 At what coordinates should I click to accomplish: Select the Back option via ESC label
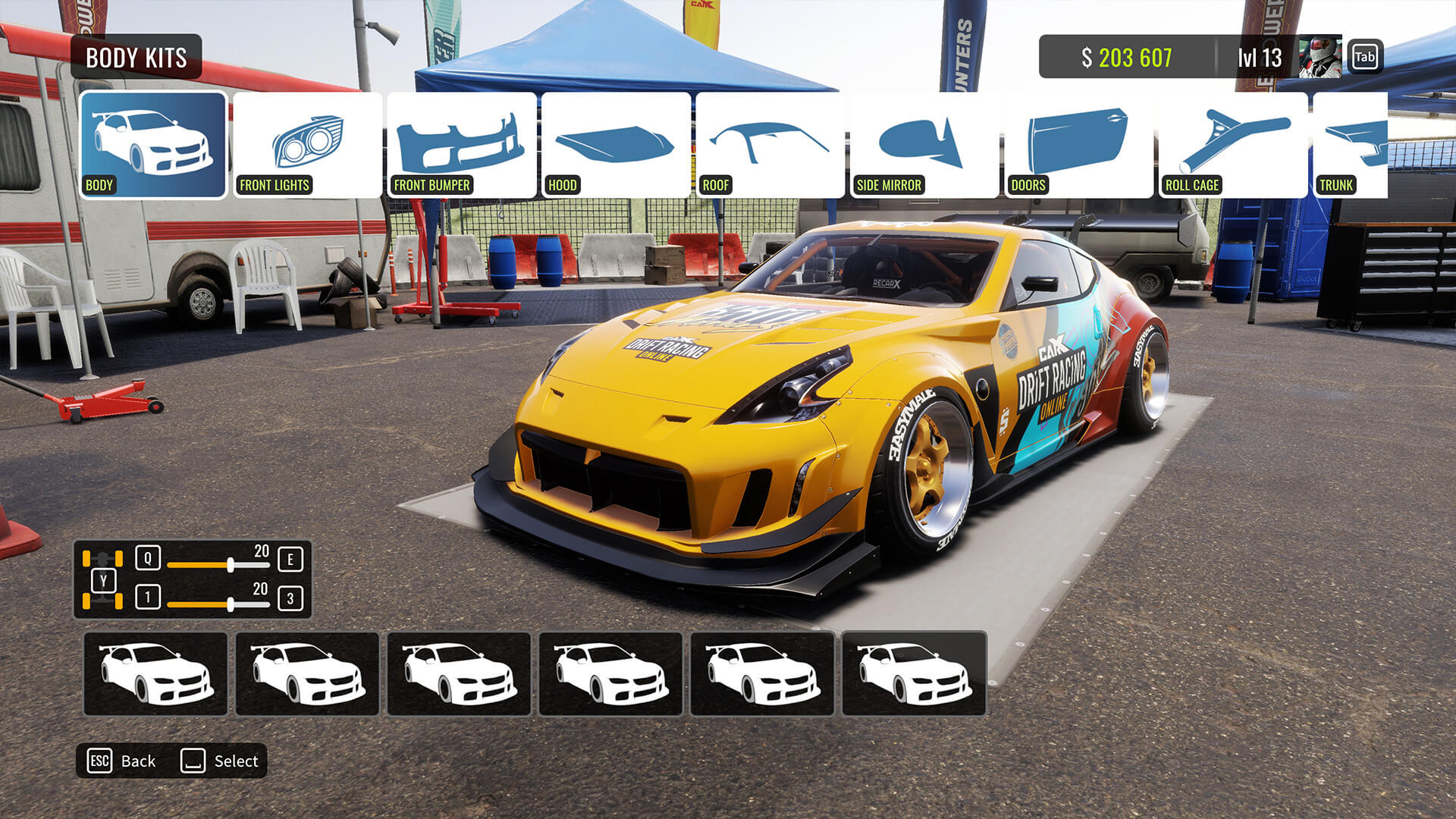pyautogui.click(x=99, y=761)
